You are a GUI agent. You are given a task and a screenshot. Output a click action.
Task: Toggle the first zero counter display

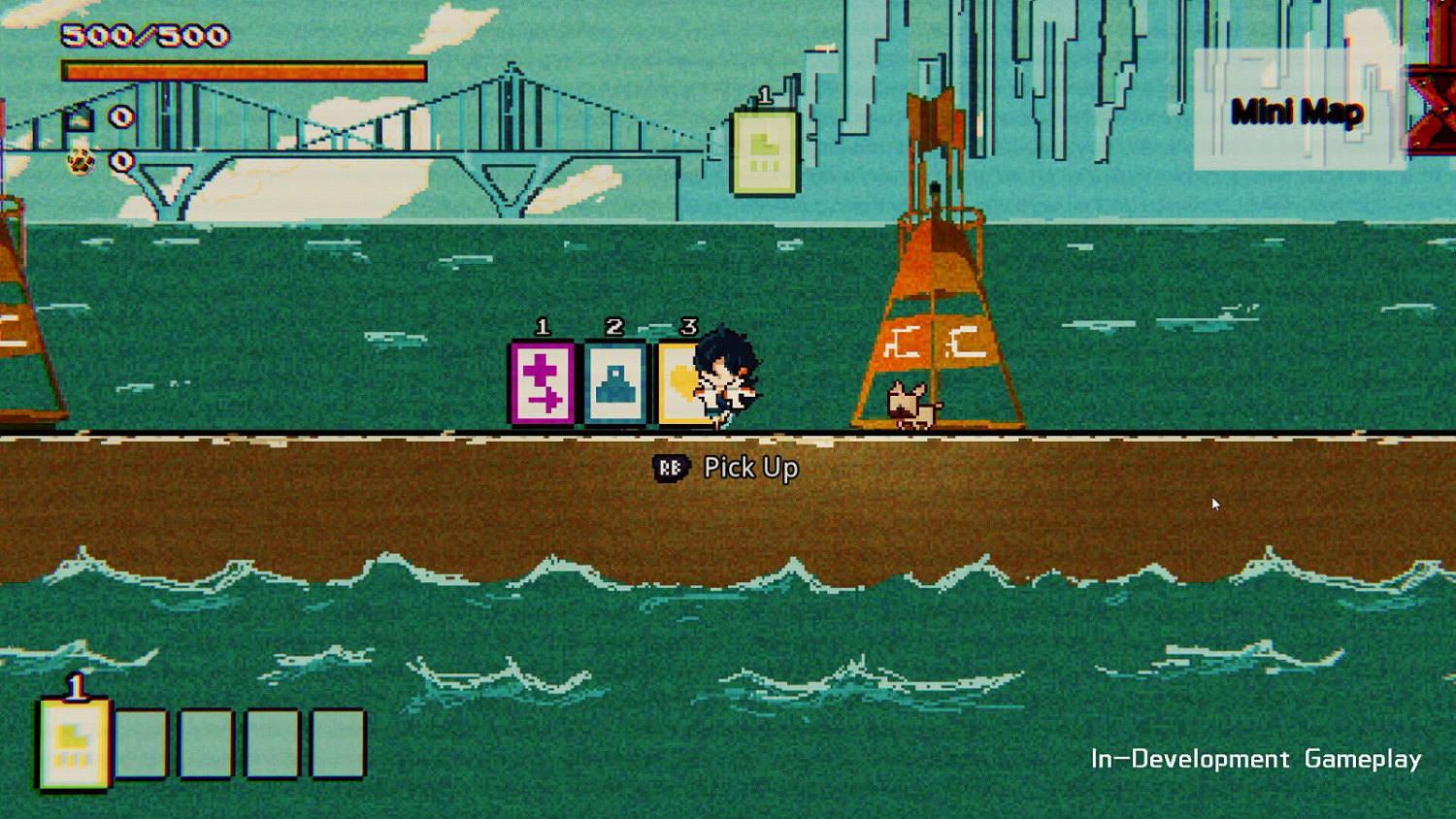[121, 116]
